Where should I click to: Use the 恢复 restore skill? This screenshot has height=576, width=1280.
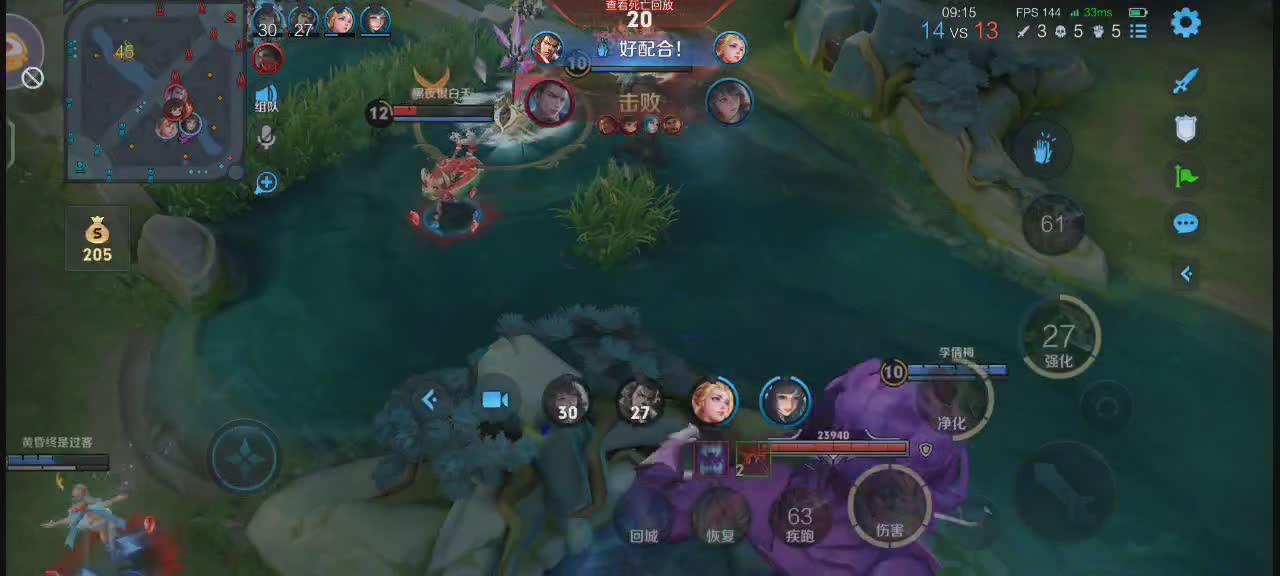pos(720,521)
